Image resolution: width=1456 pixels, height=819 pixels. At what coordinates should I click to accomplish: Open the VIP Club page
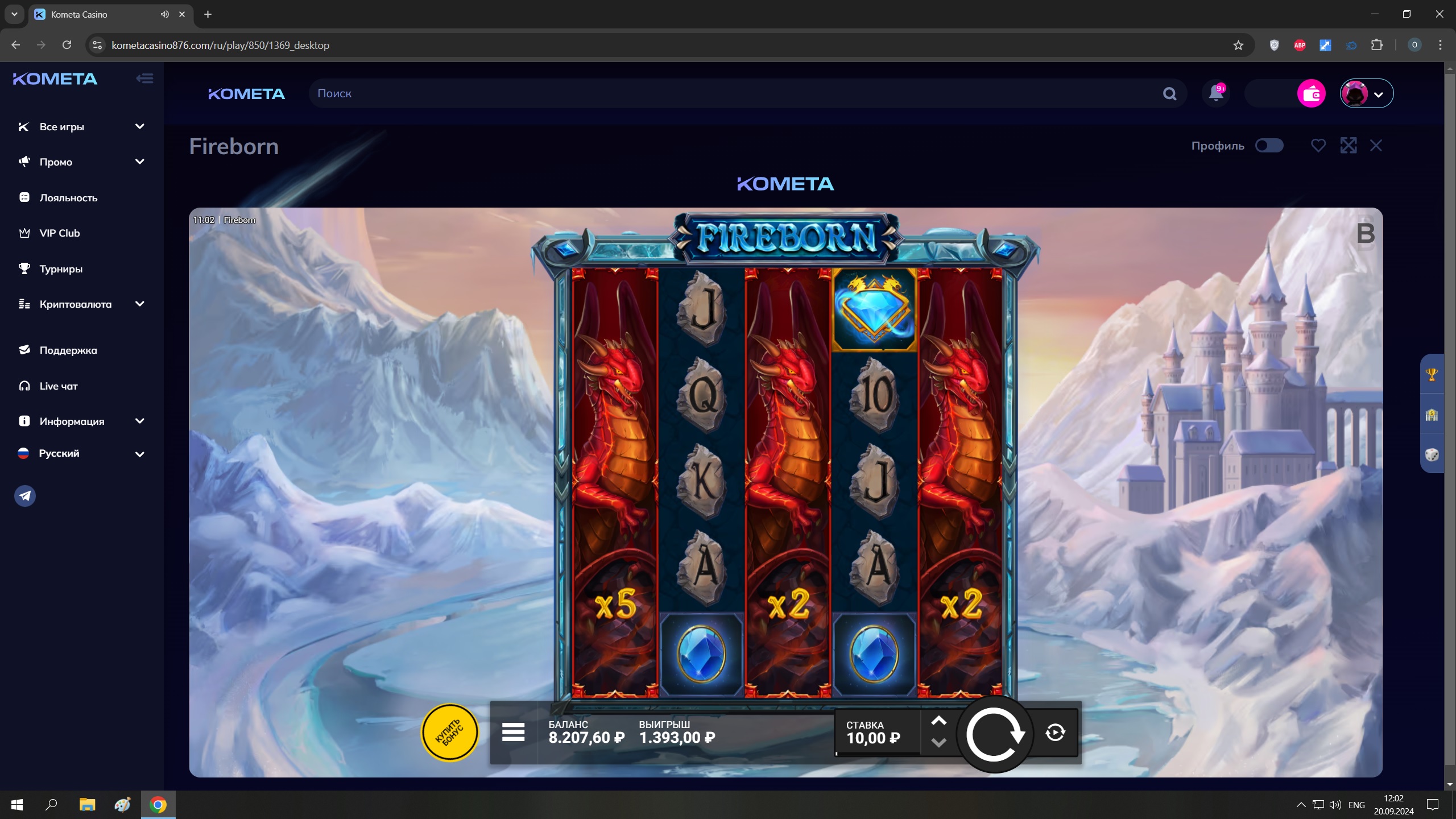[x=60, y=233]
